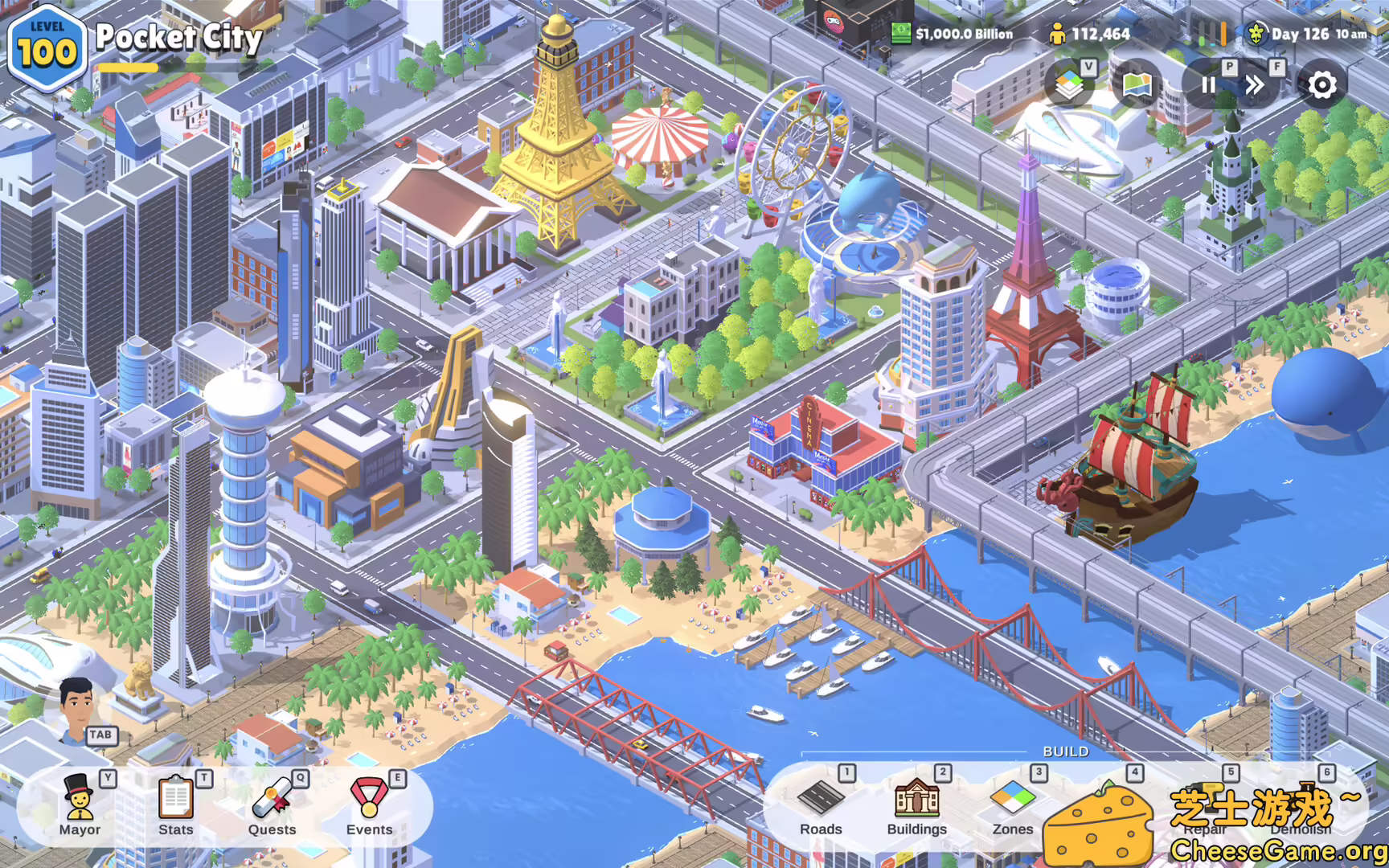This screenshot has width=1389, height=868.
Task: Click the mayor avatar portrait
Action: tap(76, 707)
